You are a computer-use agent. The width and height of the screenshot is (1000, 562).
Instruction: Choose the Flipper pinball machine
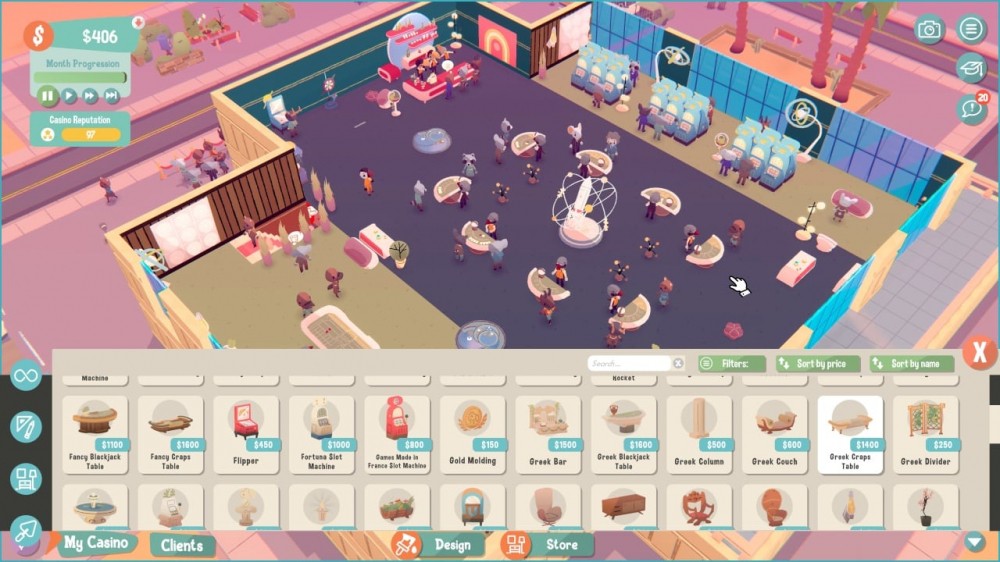click(x=246, y=434)
